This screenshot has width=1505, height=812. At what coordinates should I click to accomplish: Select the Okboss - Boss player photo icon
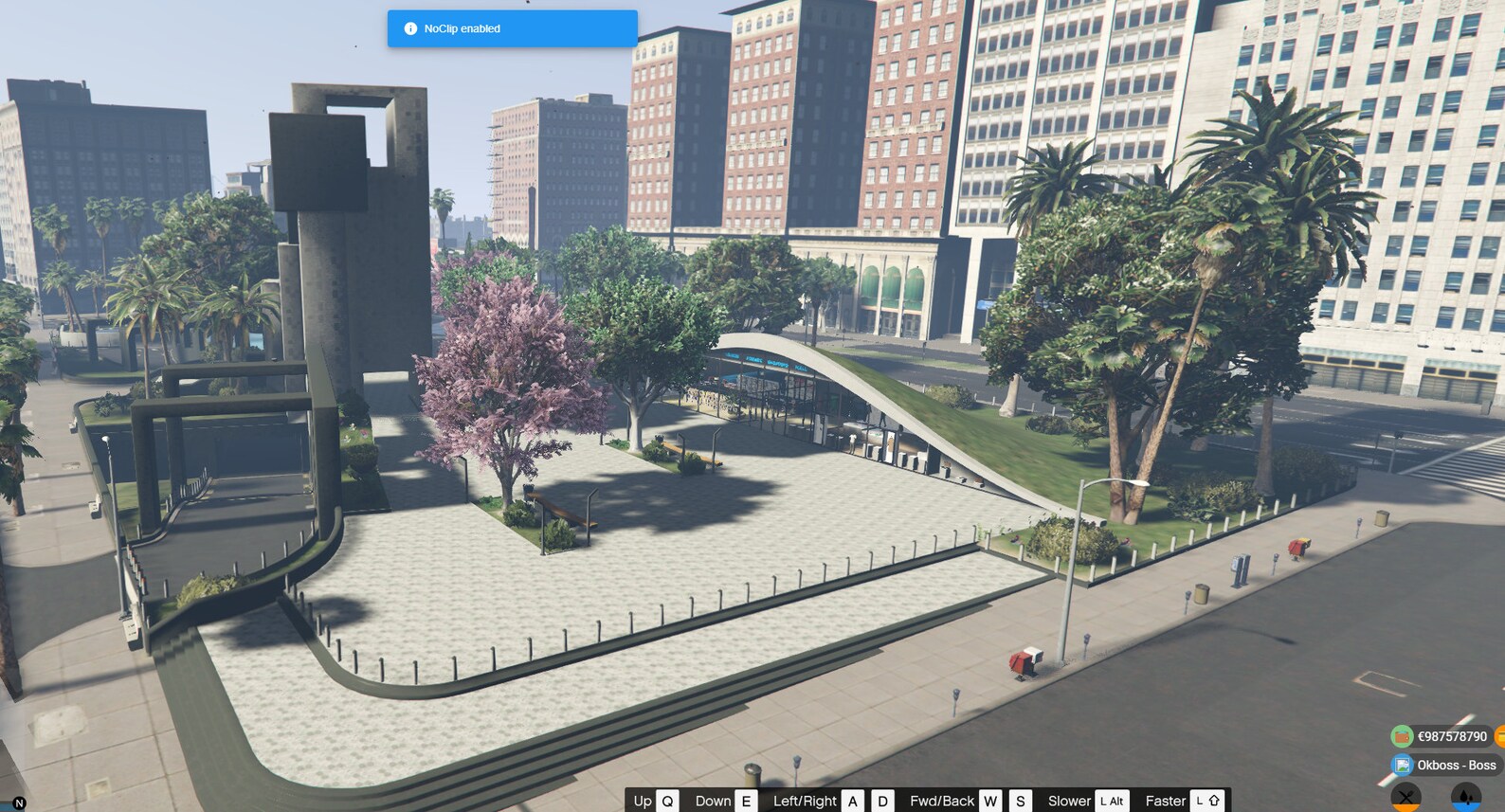point(1403,765)
